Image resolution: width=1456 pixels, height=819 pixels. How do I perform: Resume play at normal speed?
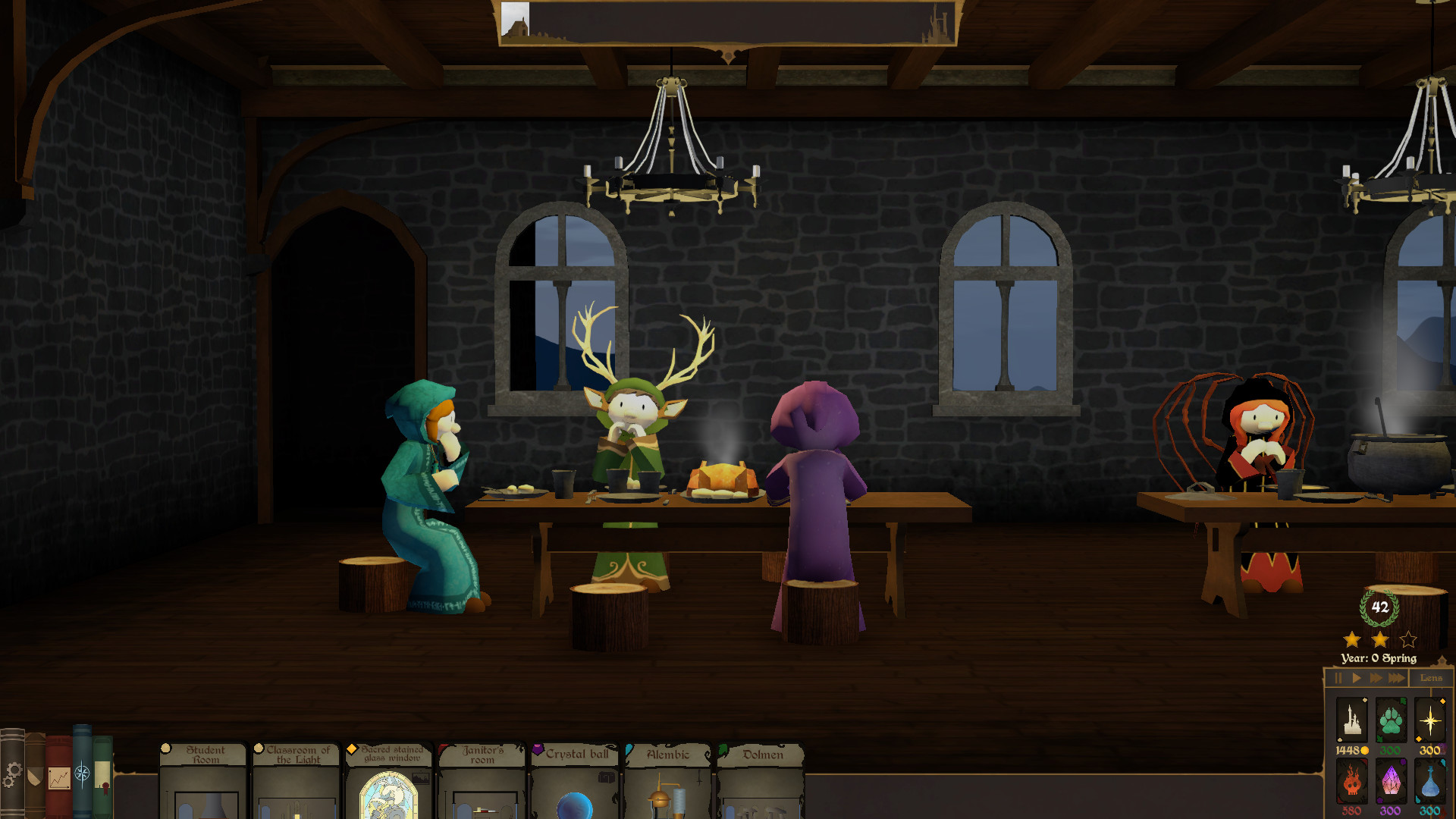[1357, 678]
